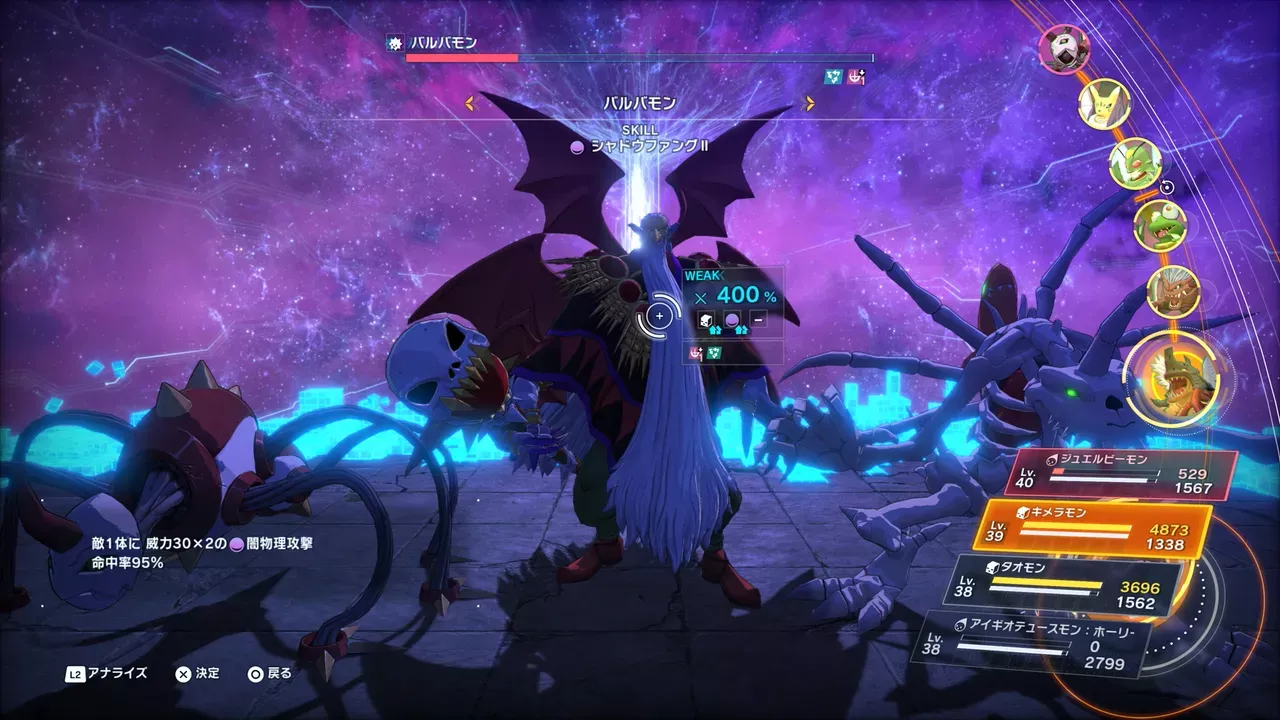This screenshot has height=720, width=1280.
Task: Switch target with the right arrow beside バルバモン
Action: (809, 103)
